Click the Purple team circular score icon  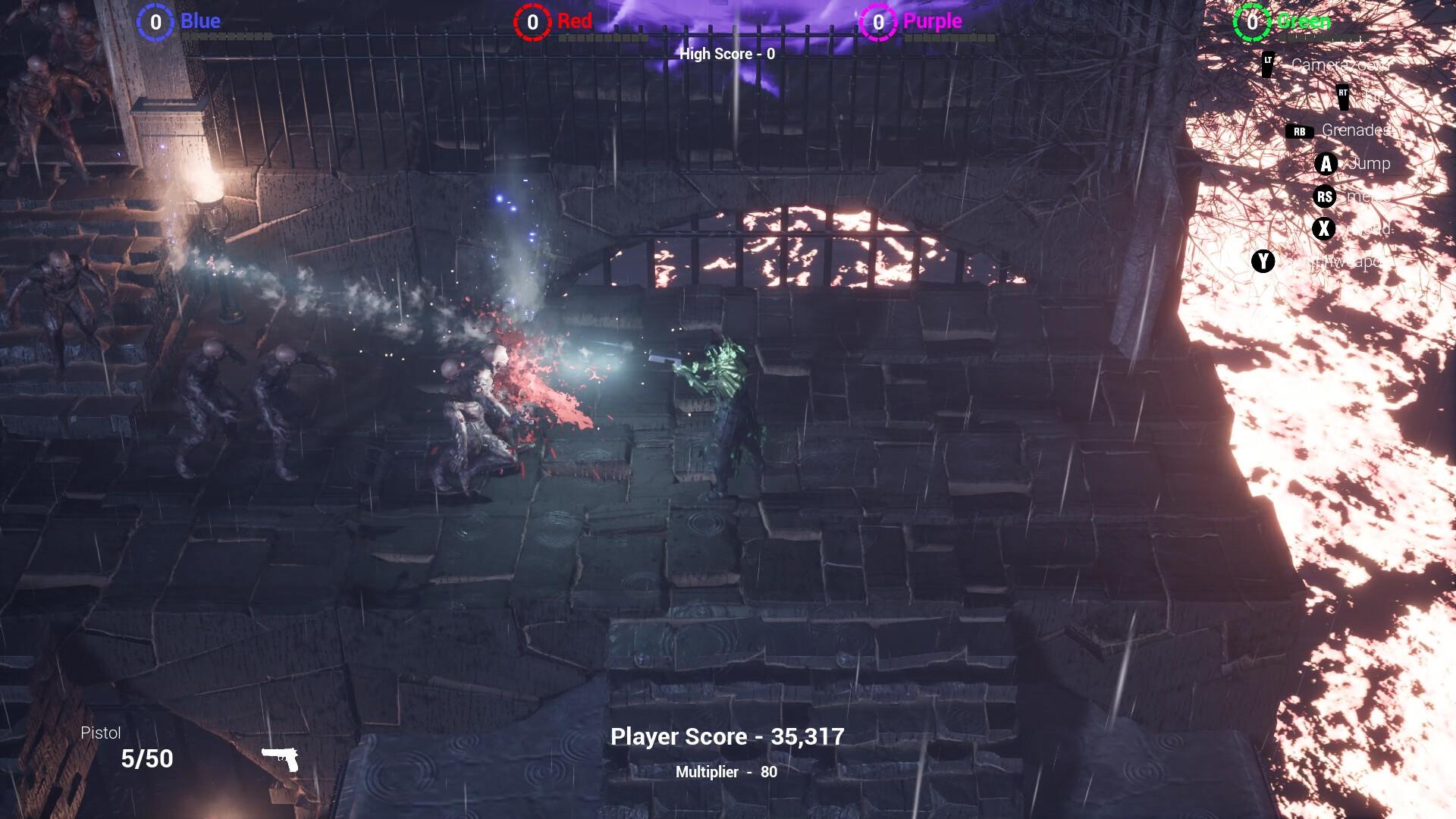point(878,22)
